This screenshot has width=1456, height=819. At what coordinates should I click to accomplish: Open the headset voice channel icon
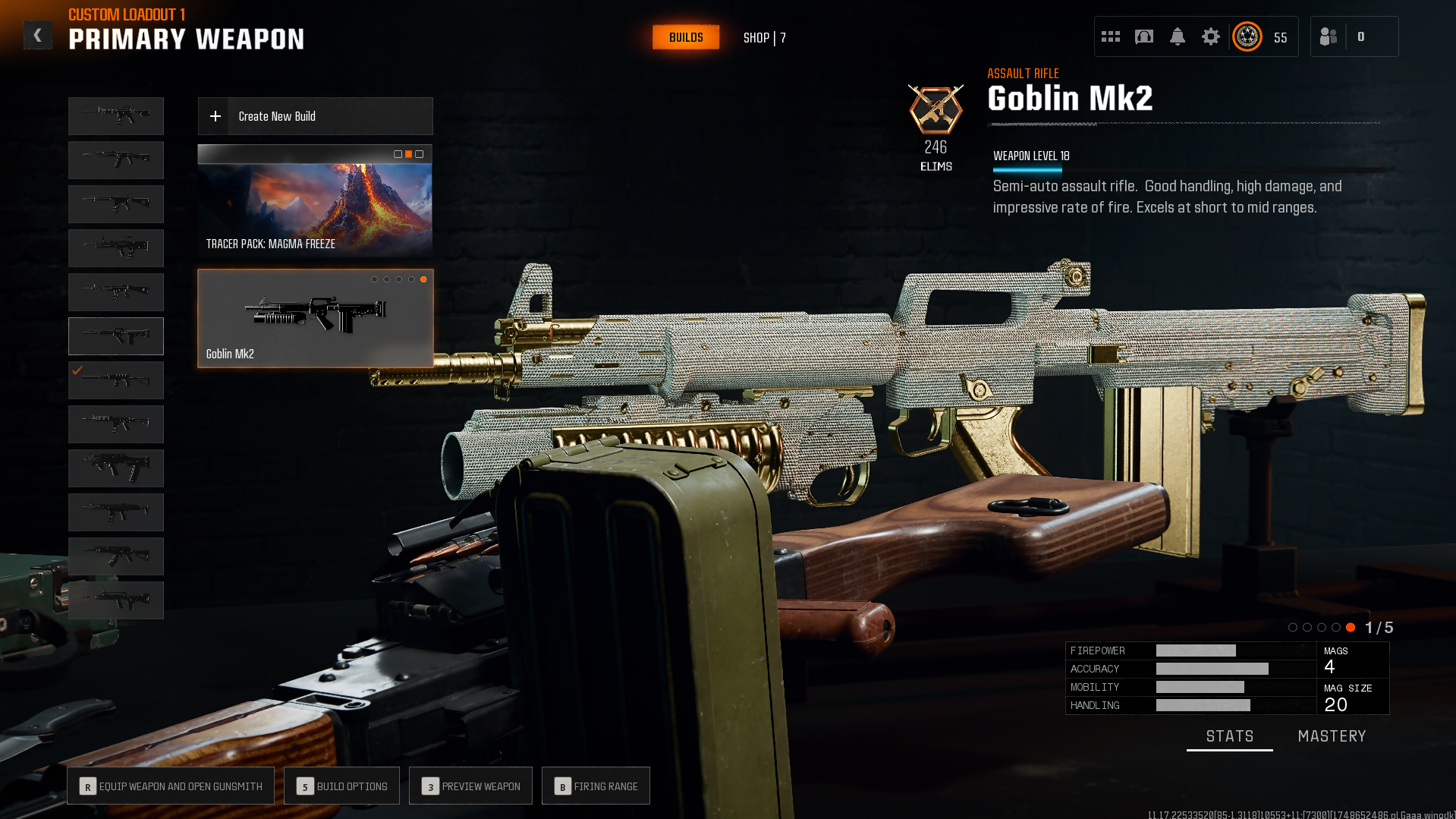tap(1143, 36)
